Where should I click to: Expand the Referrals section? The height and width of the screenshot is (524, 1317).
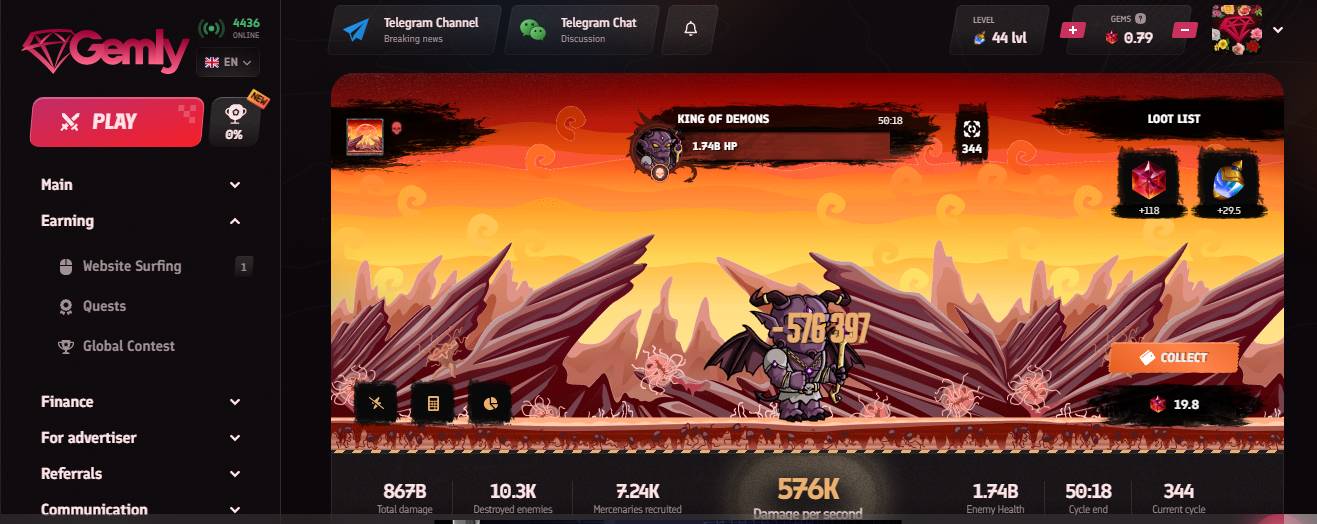pyautogui.click(x=140, y=474)
